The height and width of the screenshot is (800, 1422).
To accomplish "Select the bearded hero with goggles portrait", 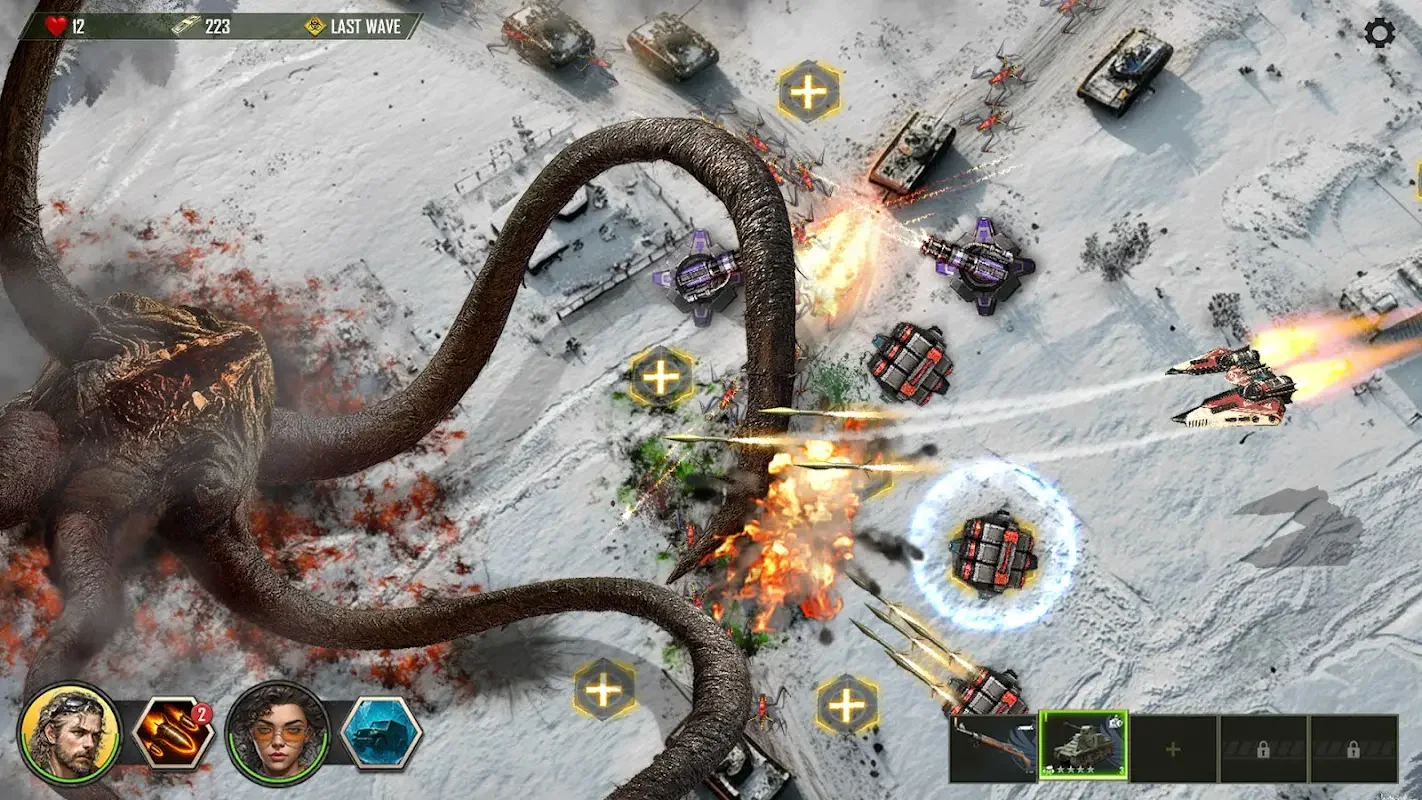I will tap(69, 733).
